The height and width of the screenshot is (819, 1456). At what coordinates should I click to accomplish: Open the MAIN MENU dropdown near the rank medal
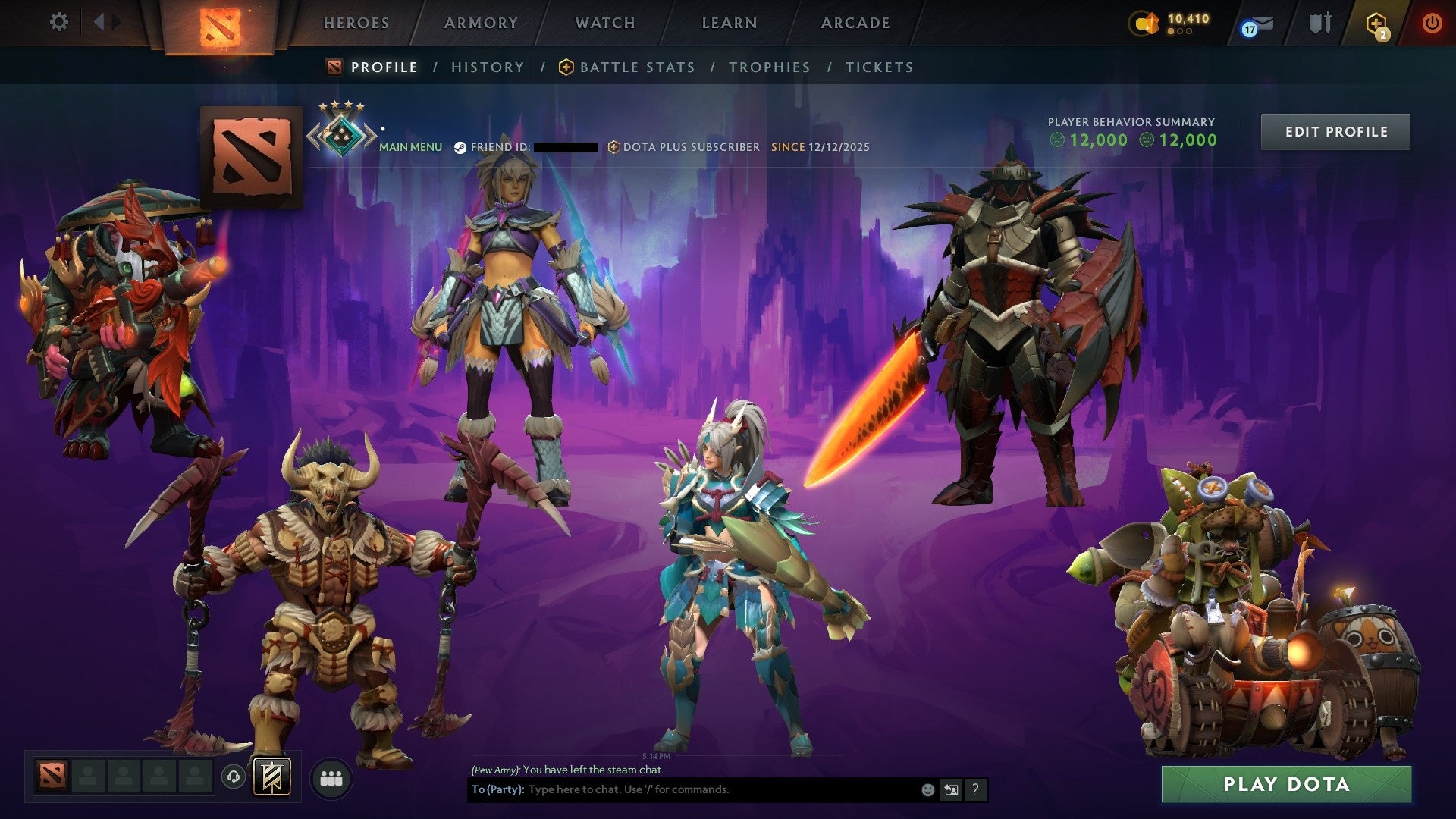point(410,146)
